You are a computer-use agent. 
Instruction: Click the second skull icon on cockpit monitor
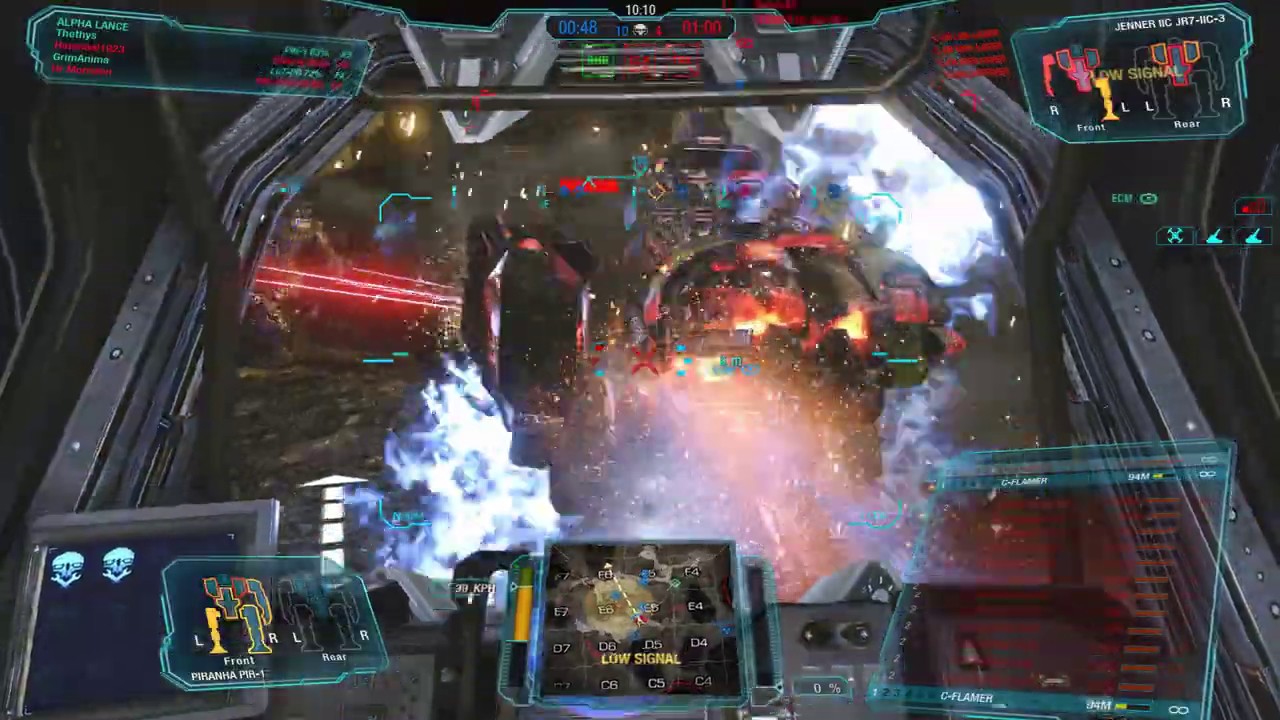pyautogui.click(x=118, y=565)
